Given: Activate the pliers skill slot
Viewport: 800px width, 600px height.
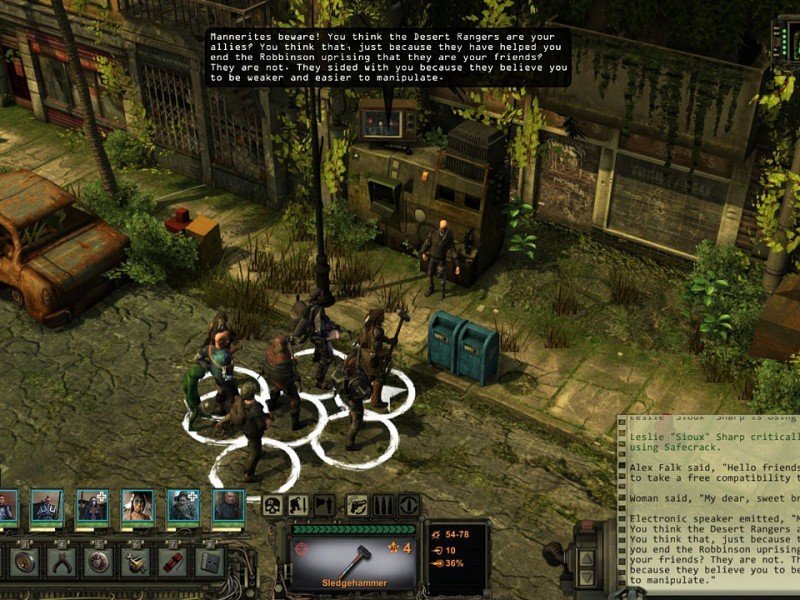Looking at the screenshot, I should [62, 561].
